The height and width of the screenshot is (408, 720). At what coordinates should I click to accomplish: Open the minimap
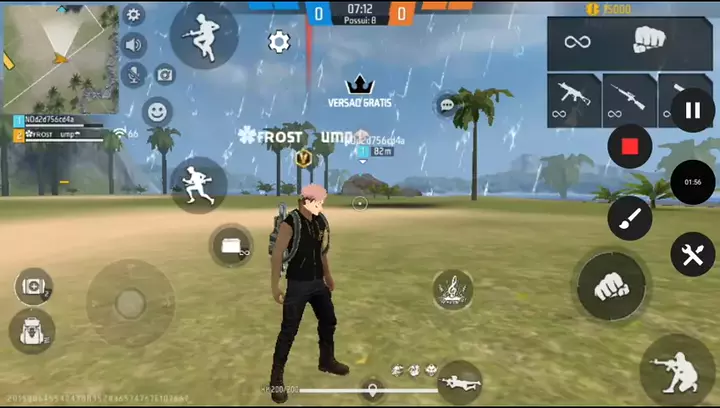(60, 58)
